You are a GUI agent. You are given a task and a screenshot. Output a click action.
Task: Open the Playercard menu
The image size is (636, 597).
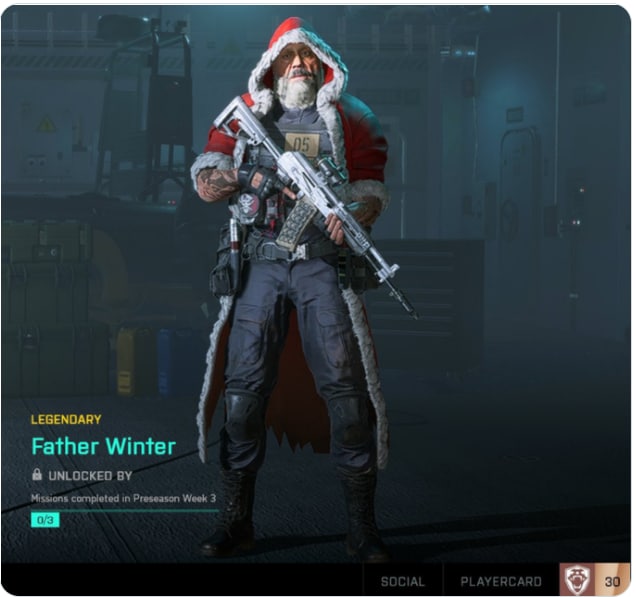coord(500,581)
